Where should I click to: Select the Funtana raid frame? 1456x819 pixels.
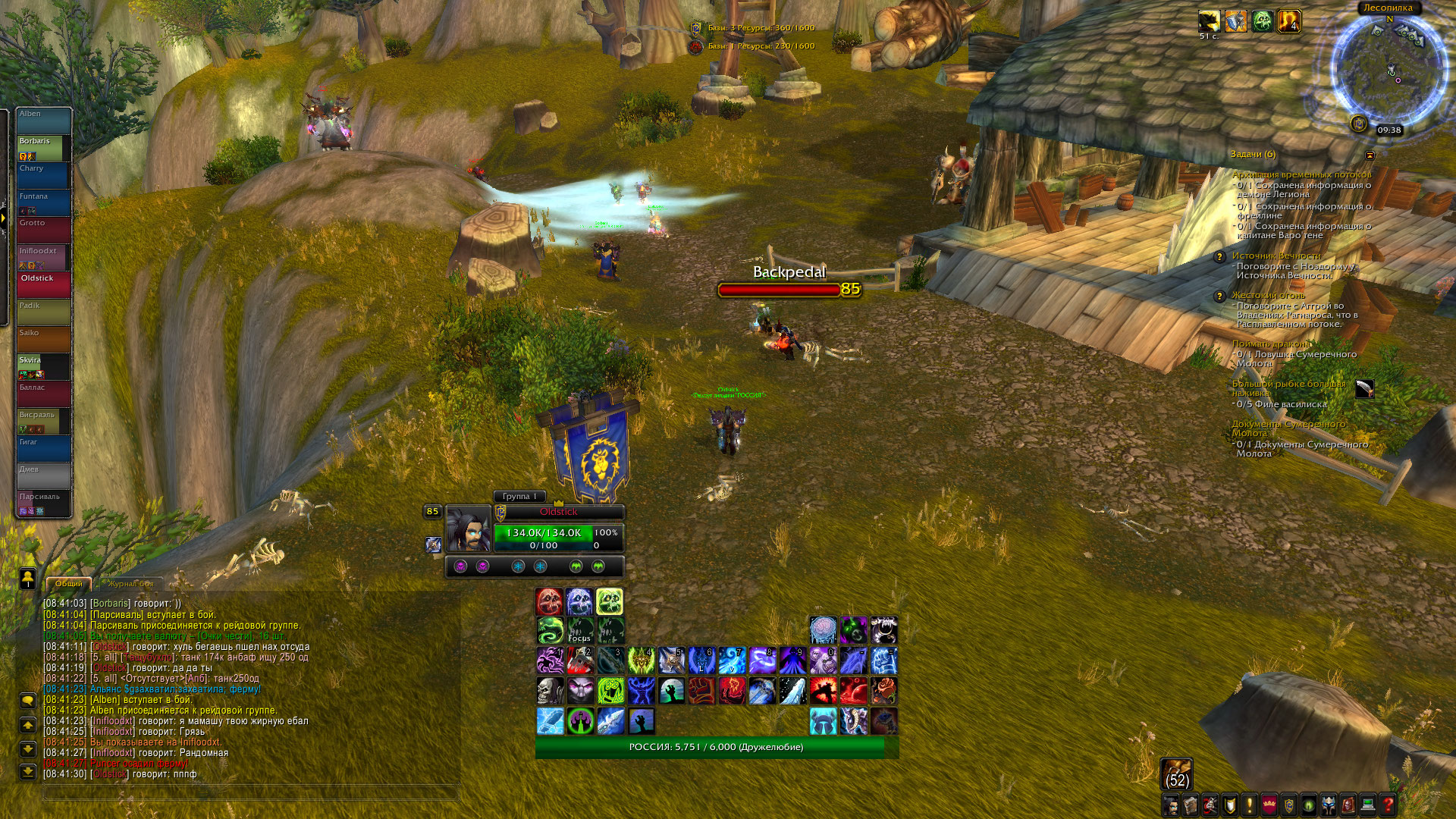(x=44, y=202)
